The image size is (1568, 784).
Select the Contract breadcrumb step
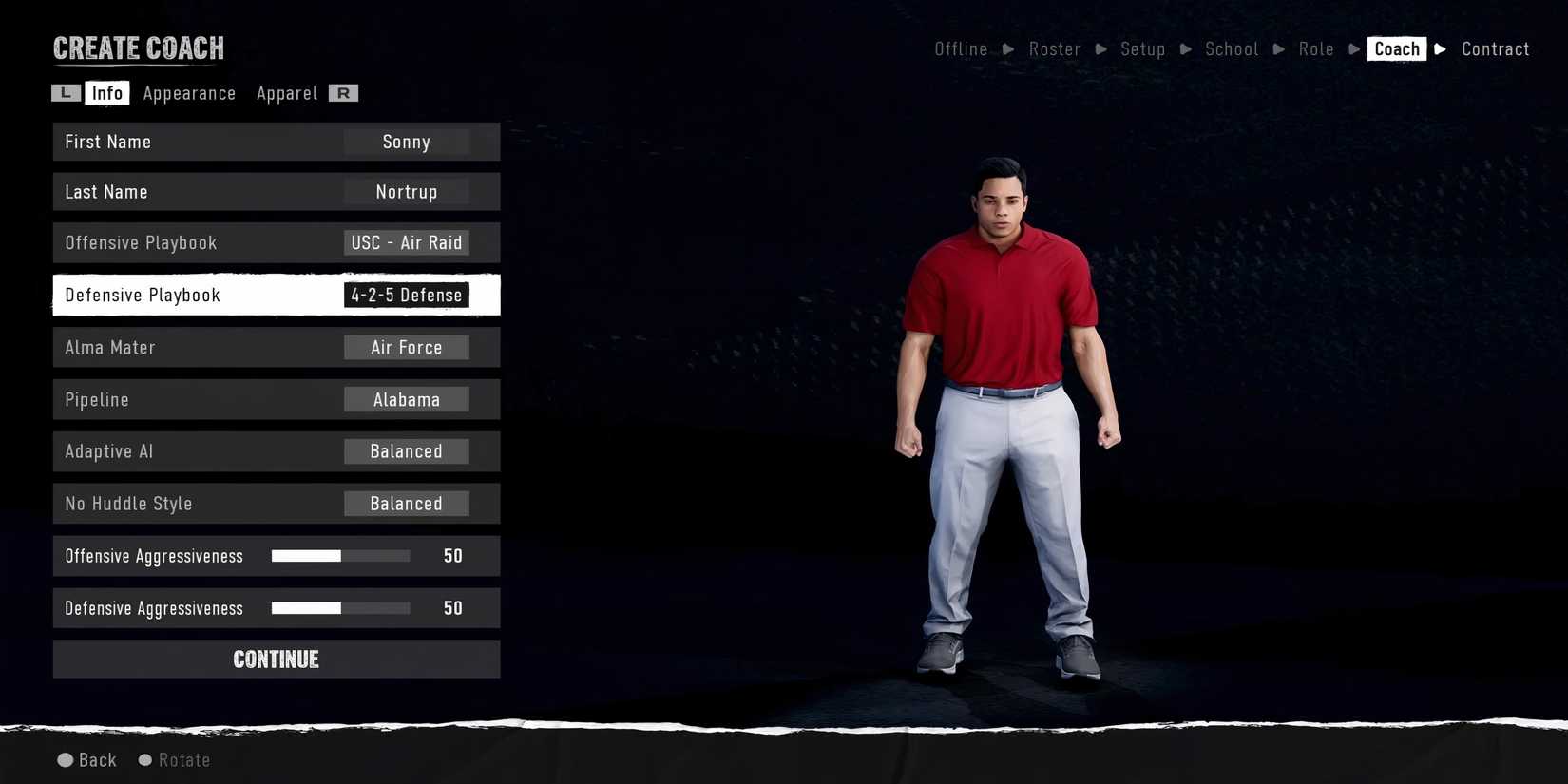(1495, 48)
